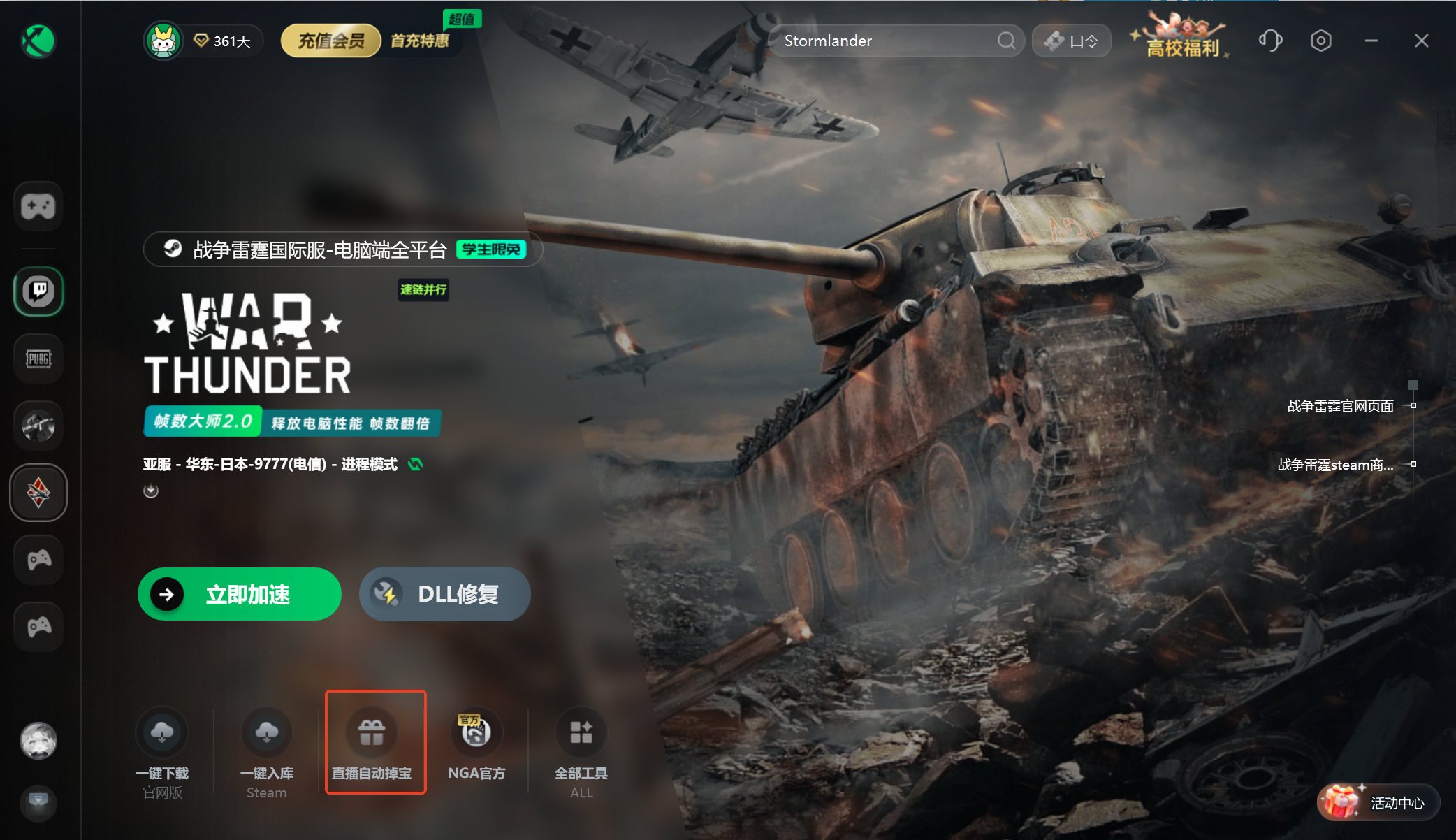Image resolution: width=1456 pixels, height=840 pixels.
Task: Close the launcher window
Action: pyautogui.click(x=1421, y=41)
